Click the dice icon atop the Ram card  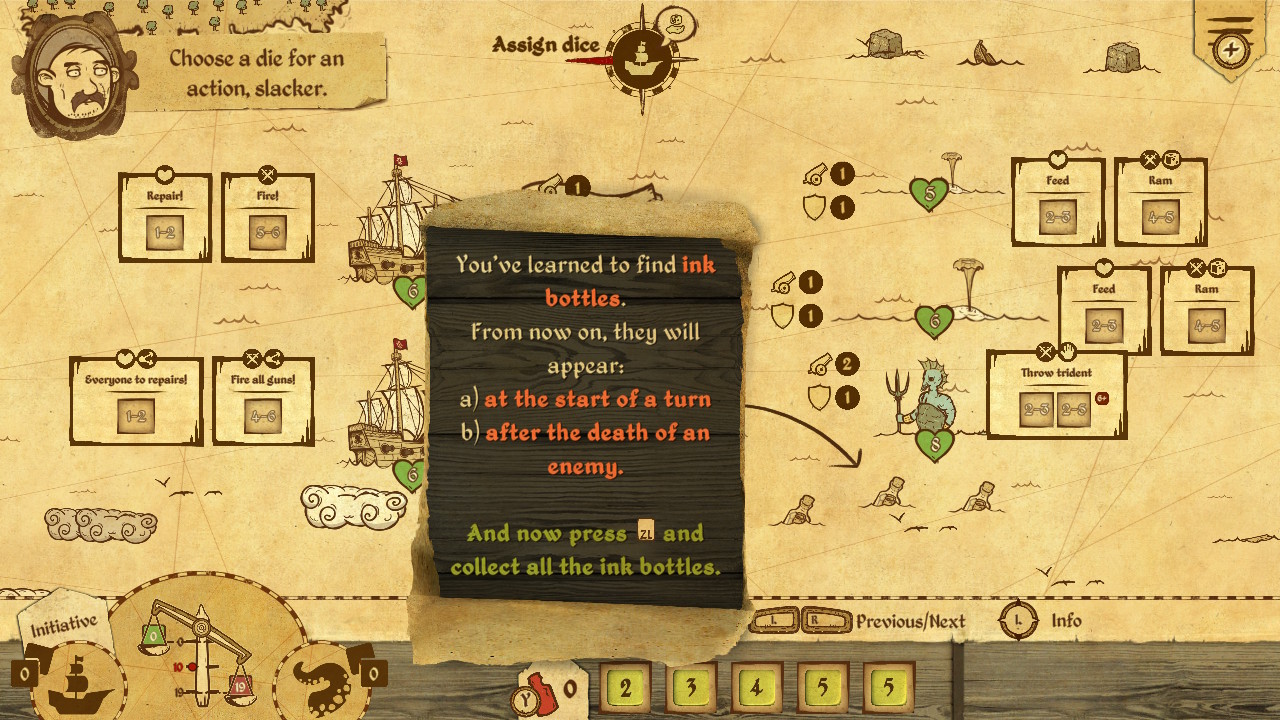tap(1173, 158)
